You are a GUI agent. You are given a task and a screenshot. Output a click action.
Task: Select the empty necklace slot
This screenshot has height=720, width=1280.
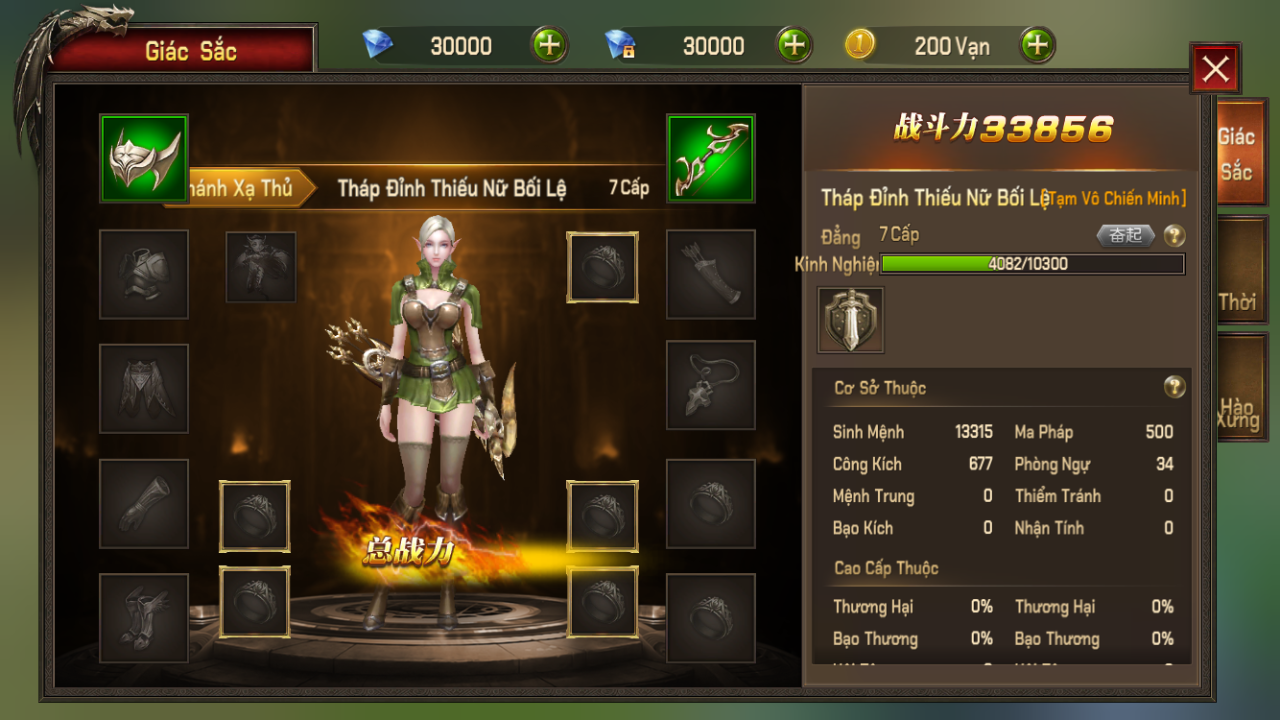tap(711, 385)
